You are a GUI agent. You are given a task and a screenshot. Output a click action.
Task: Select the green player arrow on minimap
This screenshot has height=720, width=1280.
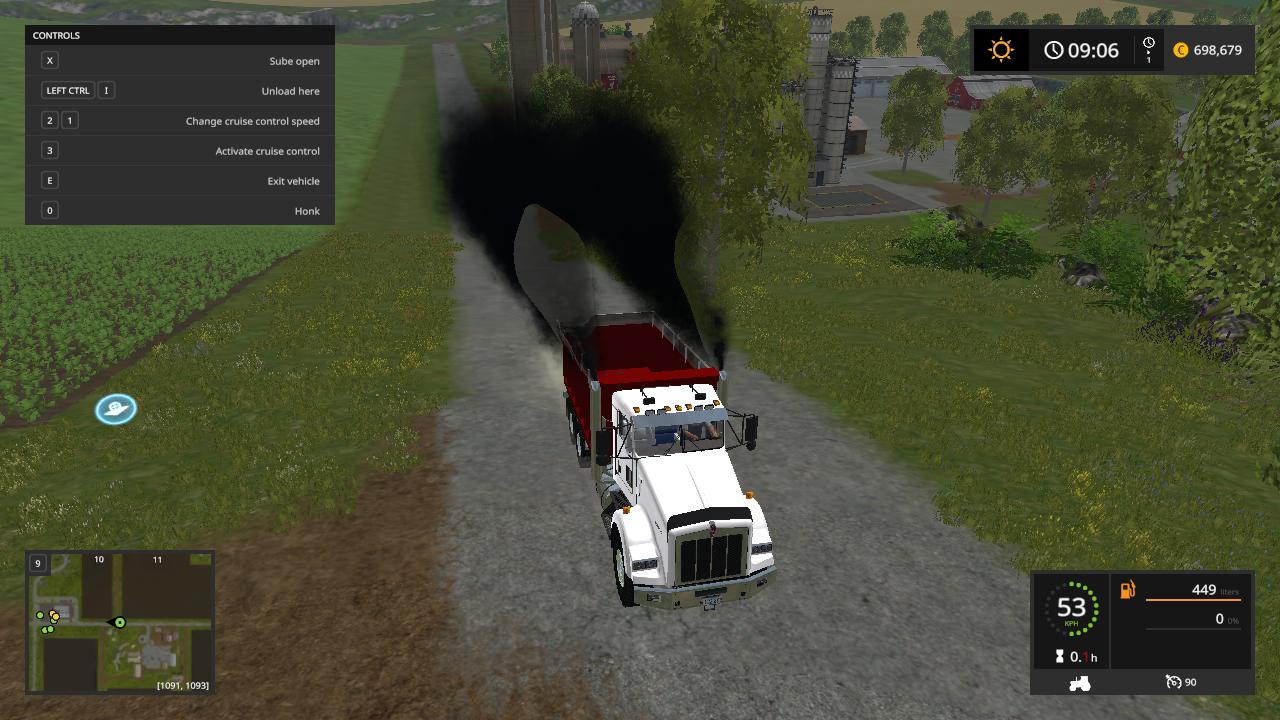click(118, 622)
